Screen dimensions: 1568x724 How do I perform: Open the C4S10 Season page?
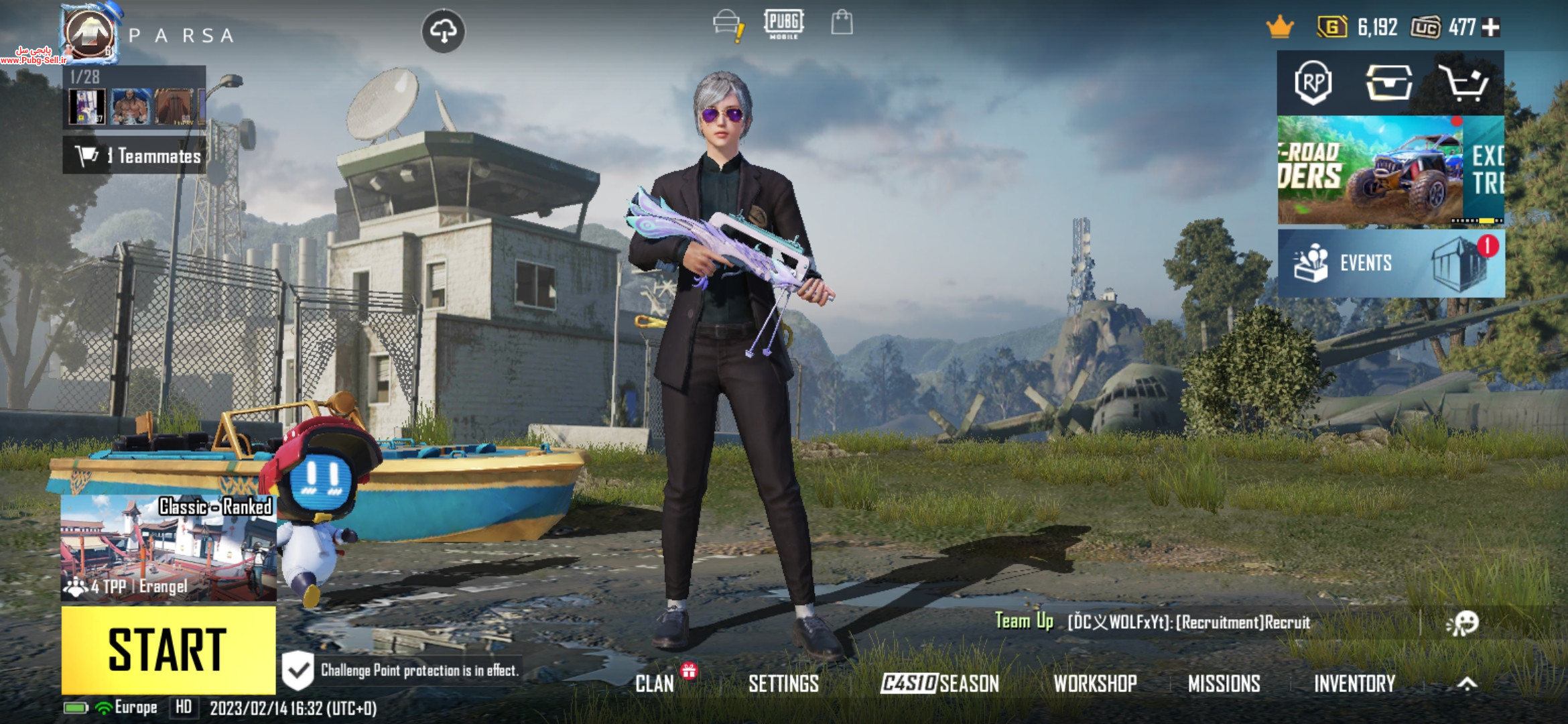939,683
